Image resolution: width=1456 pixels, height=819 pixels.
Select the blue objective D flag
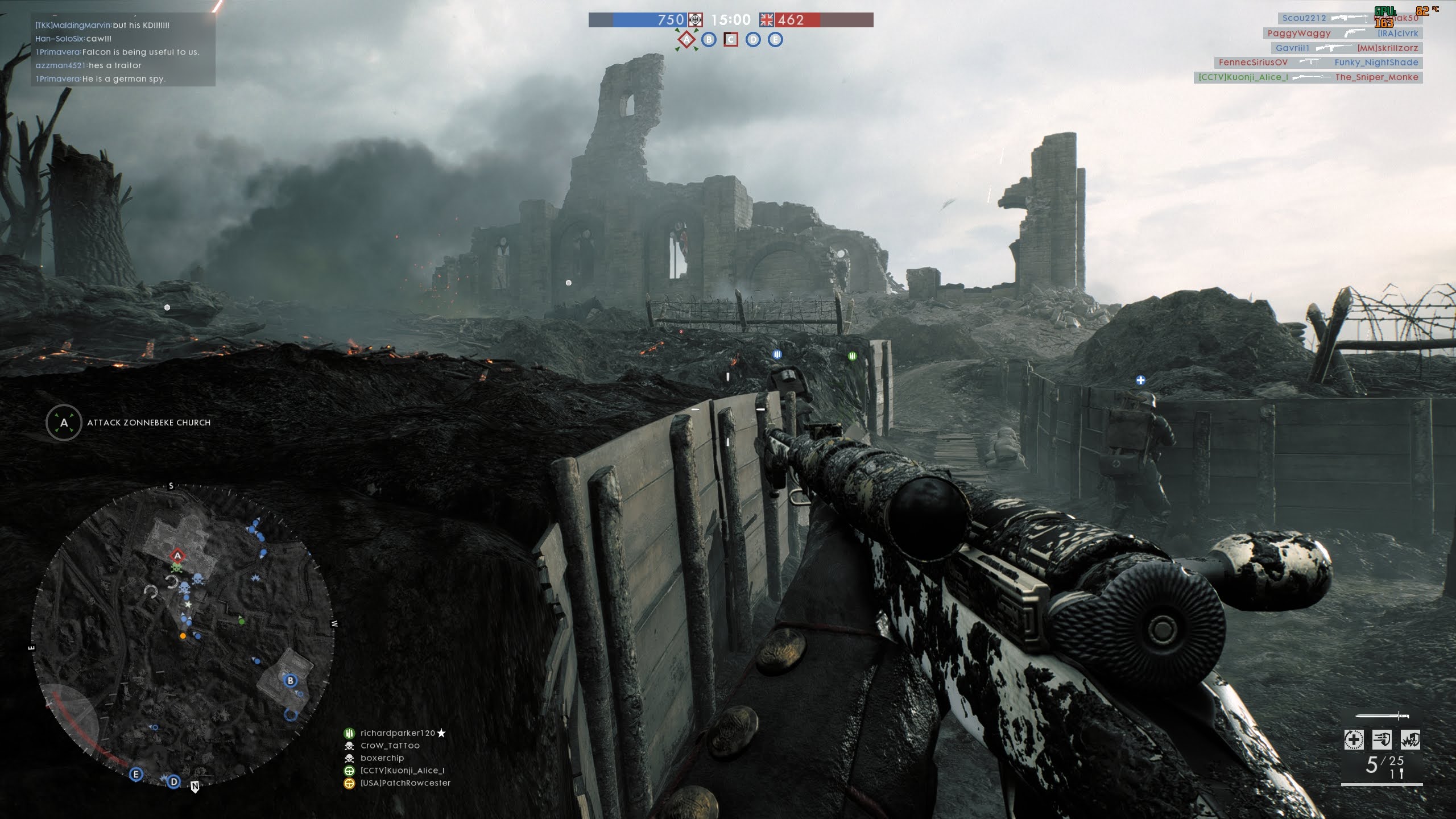pyautogui.click(x=753, y=40)
